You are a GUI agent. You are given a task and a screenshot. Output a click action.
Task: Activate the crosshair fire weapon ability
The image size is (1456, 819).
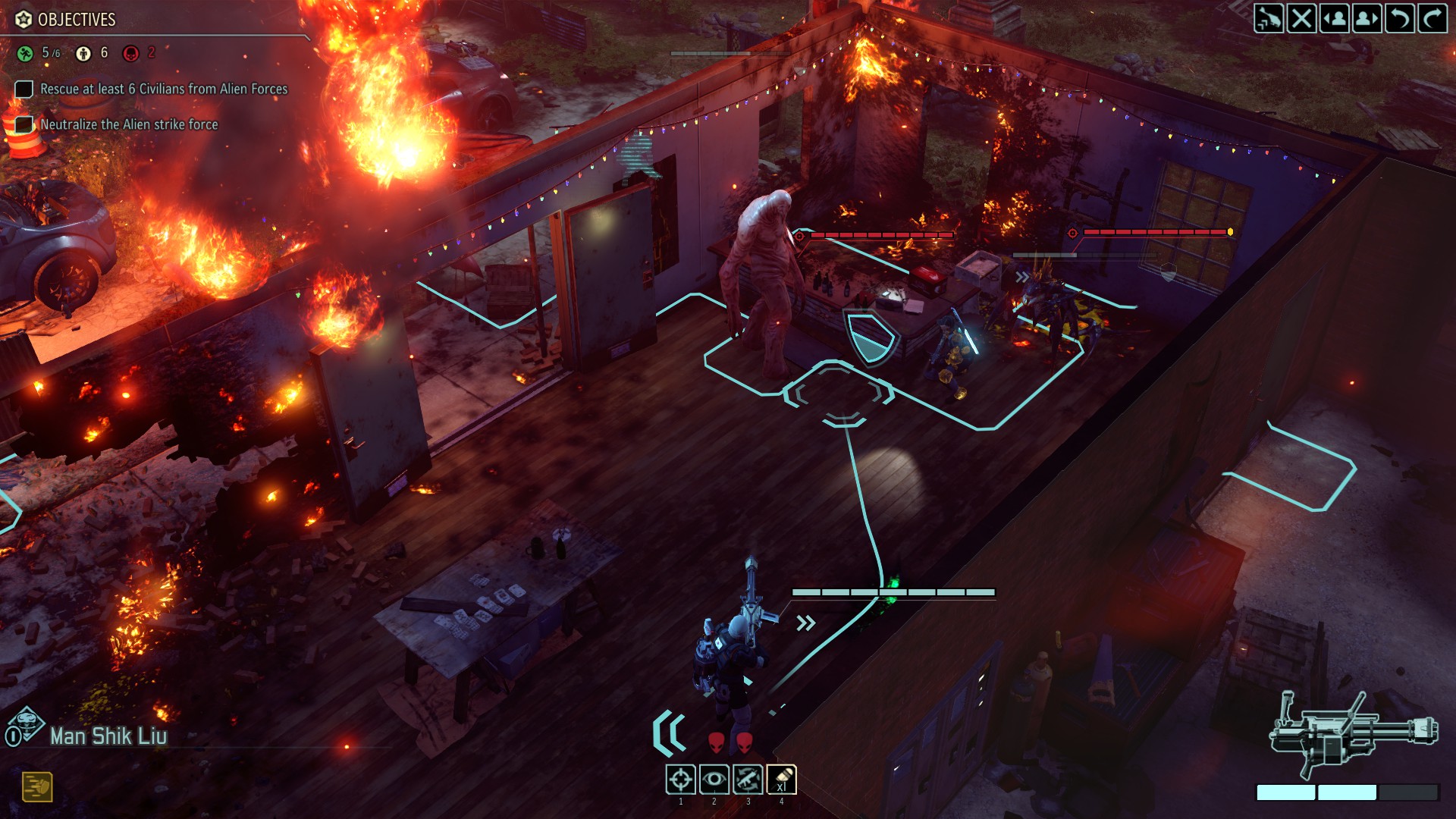coord(680,779)
